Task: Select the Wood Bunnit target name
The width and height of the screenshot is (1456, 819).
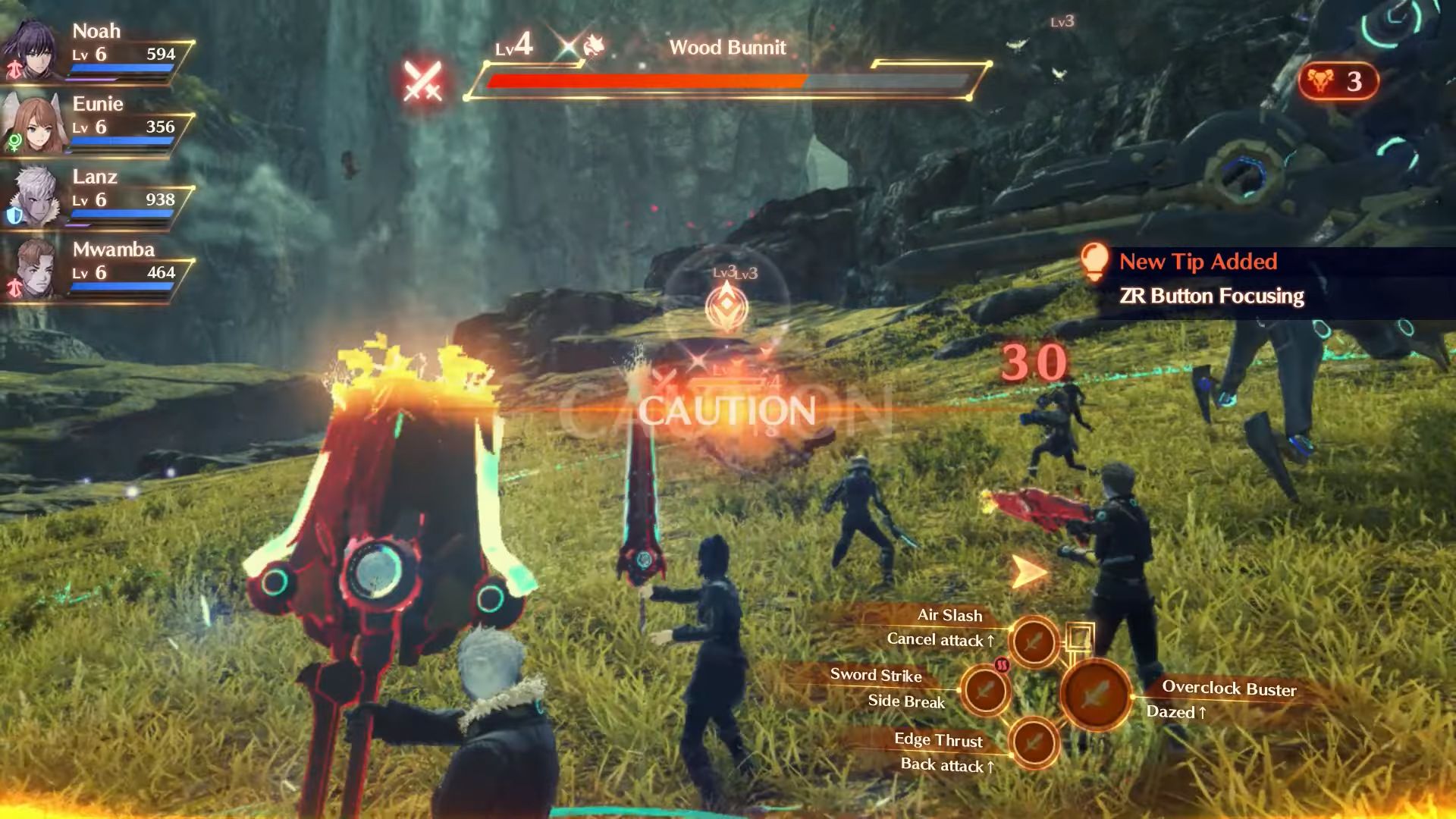Action: 727,48
